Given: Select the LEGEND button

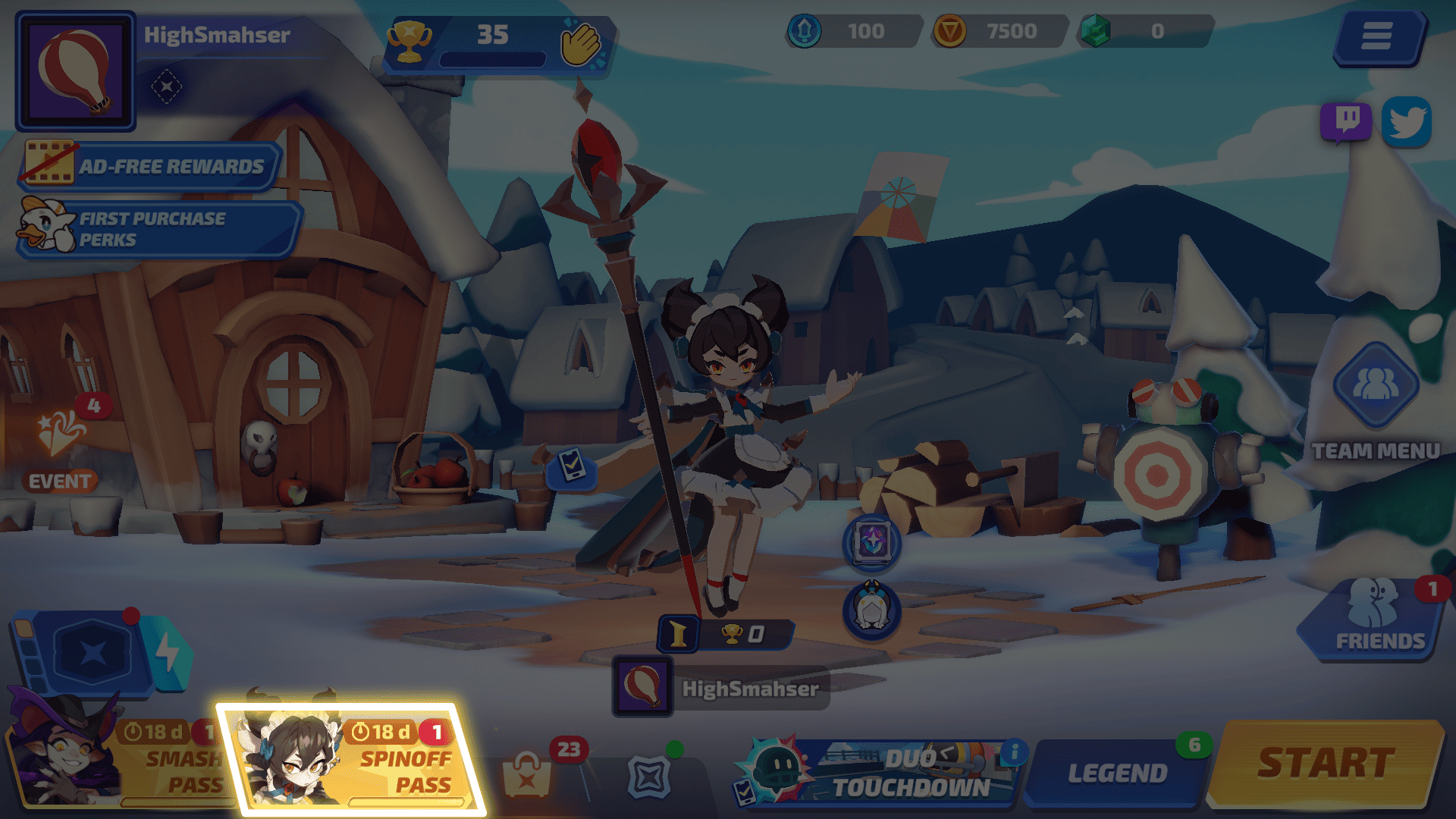Looking at the screenshot, I should coord(1116,773).
